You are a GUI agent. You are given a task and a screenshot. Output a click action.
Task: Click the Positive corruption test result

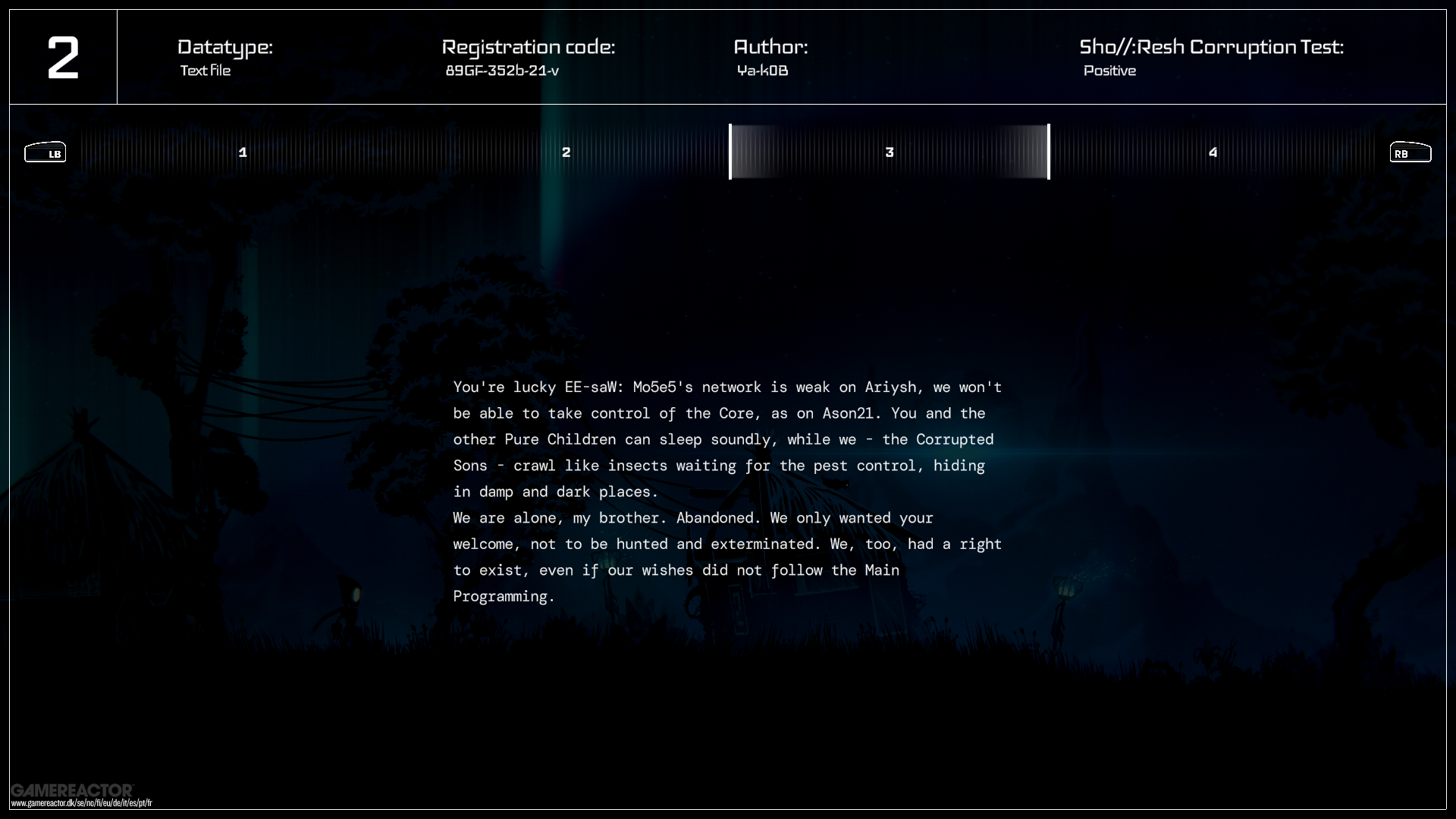pos(1109,71)
